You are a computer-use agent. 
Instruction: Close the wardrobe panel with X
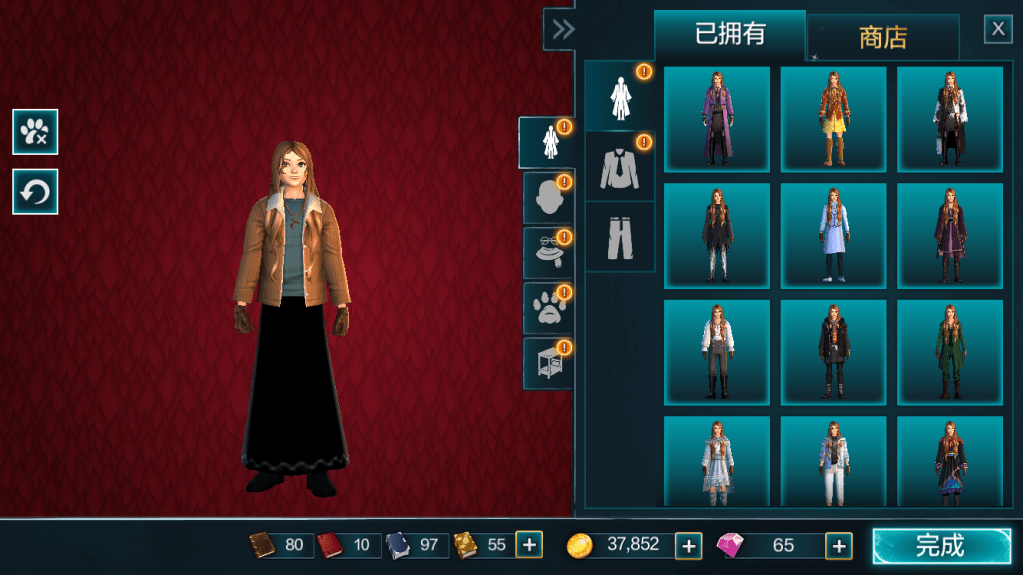point(998,29)
